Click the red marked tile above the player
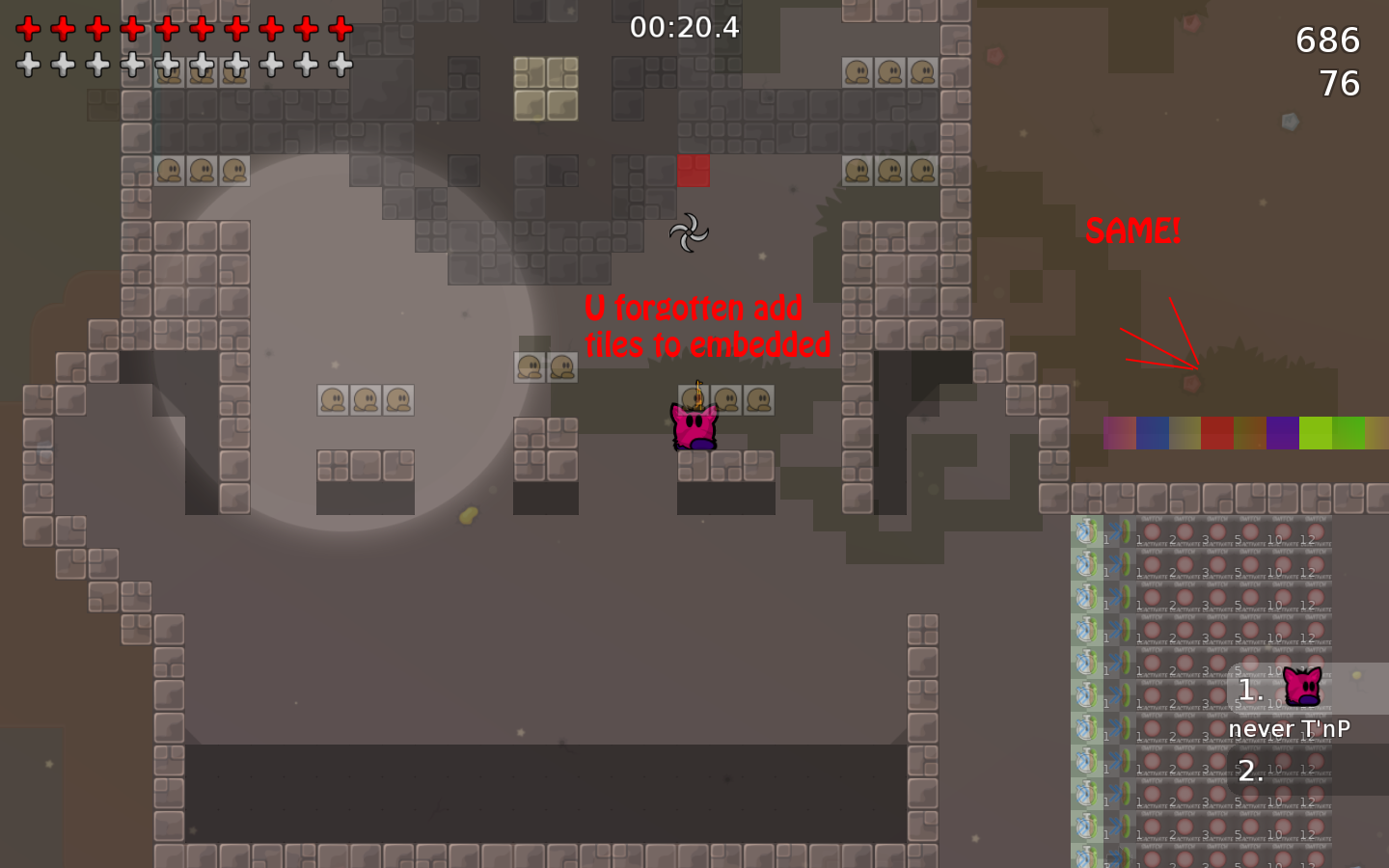1389x868 pixels. click(x=694, y=170)
